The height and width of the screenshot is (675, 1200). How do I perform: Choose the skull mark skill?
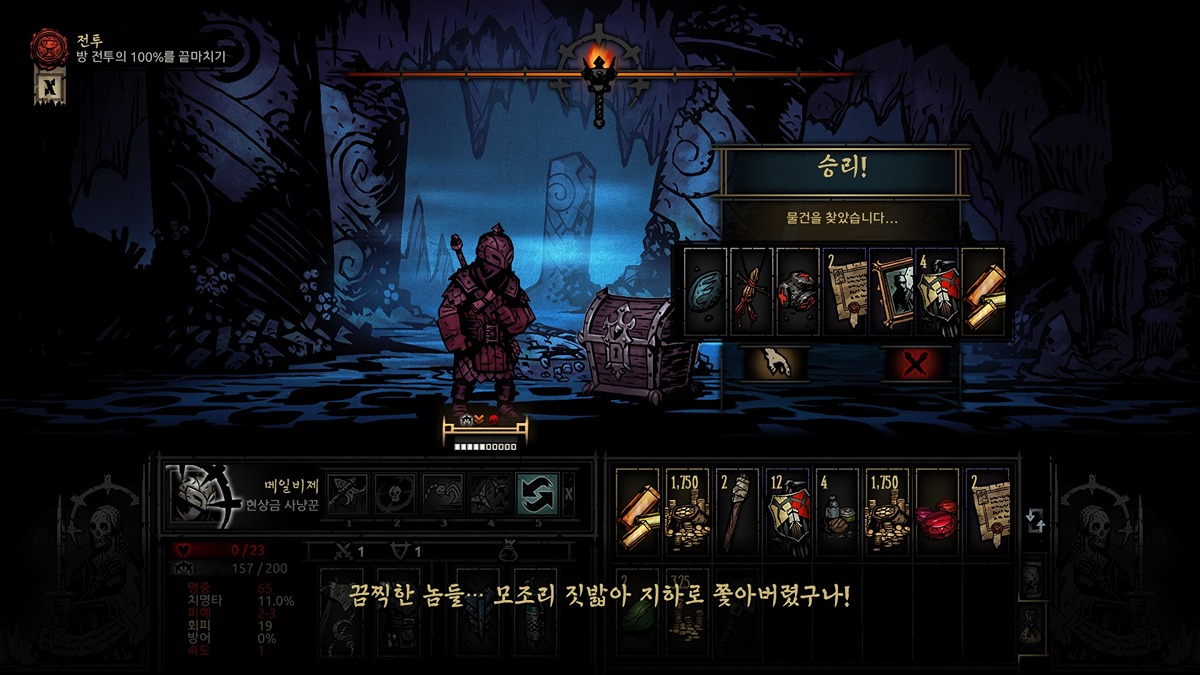394,494
